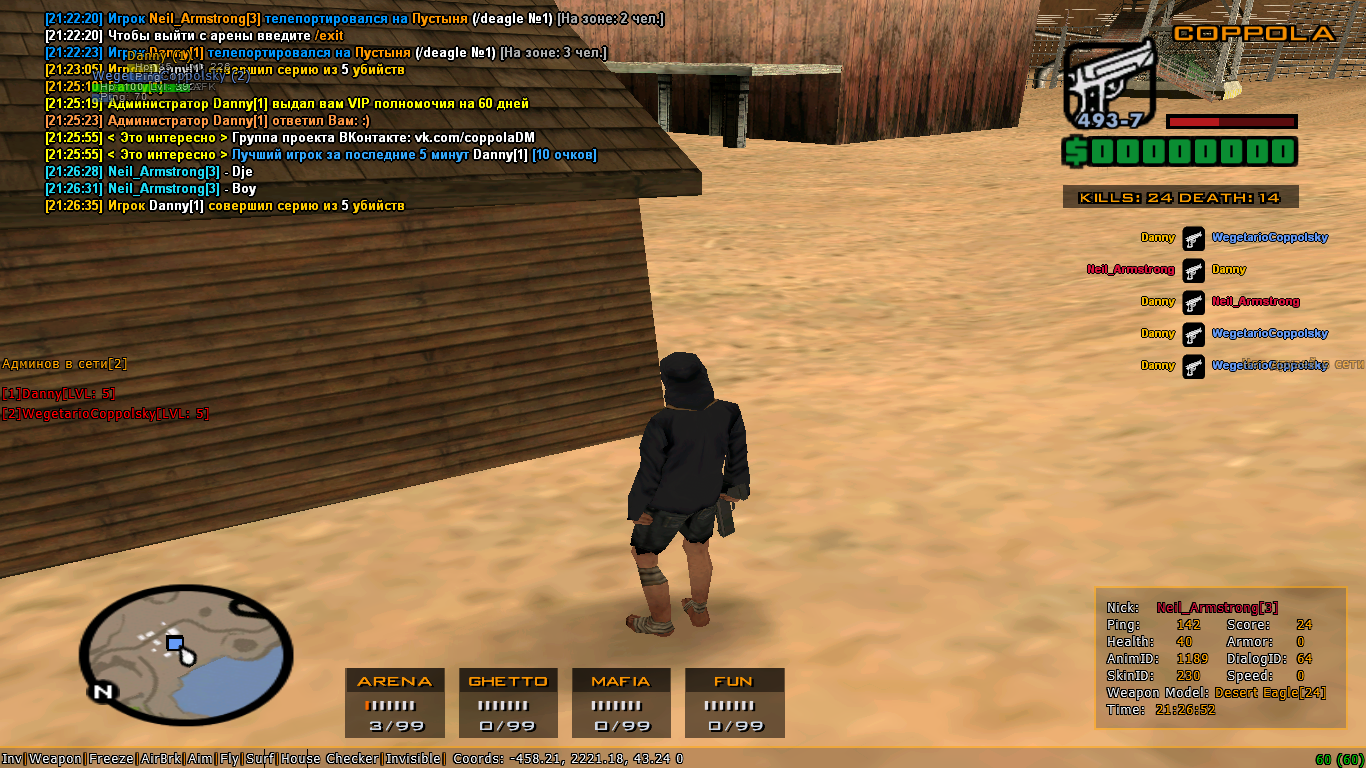Screen dimensions: 1366x768
Task: Toggle the Surf option
Action: 260,759
